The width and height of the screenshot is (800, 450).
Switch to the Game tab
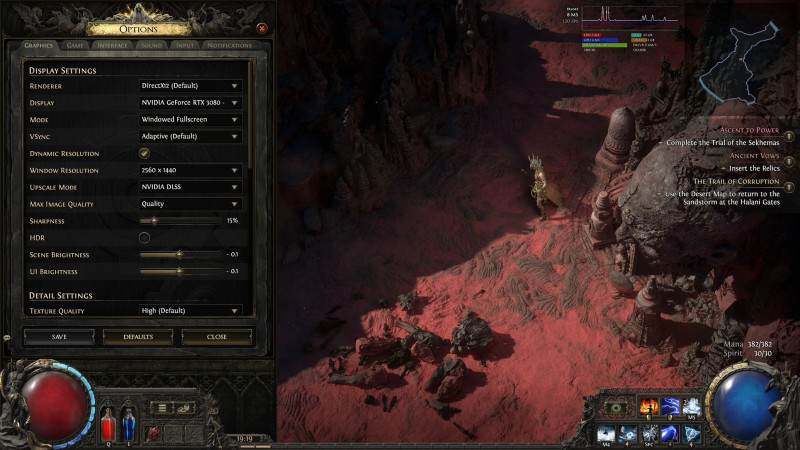coord(75,45)
